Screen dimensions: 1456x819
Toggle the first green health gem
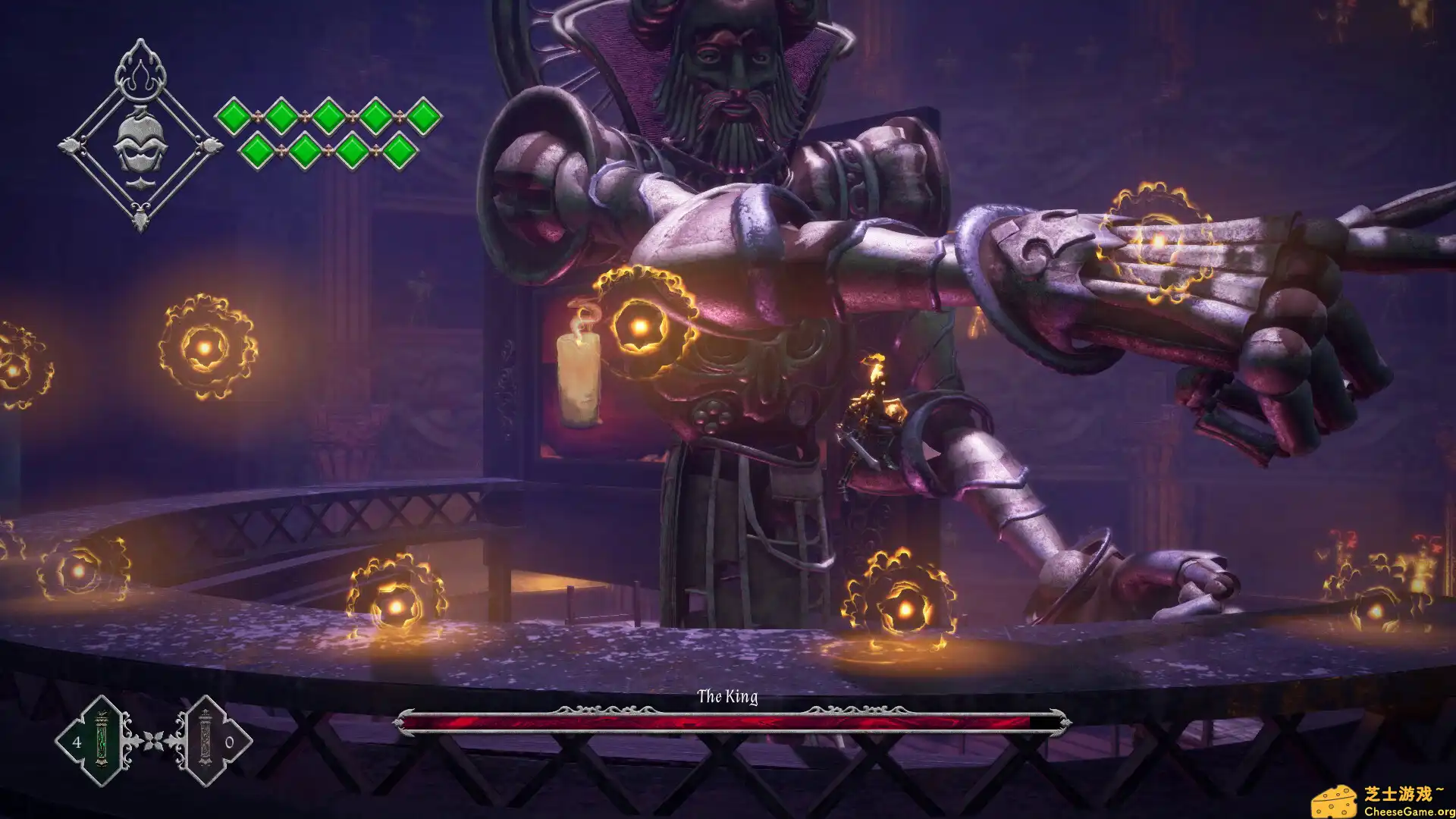pyautogui.click(x=235, y=117)
